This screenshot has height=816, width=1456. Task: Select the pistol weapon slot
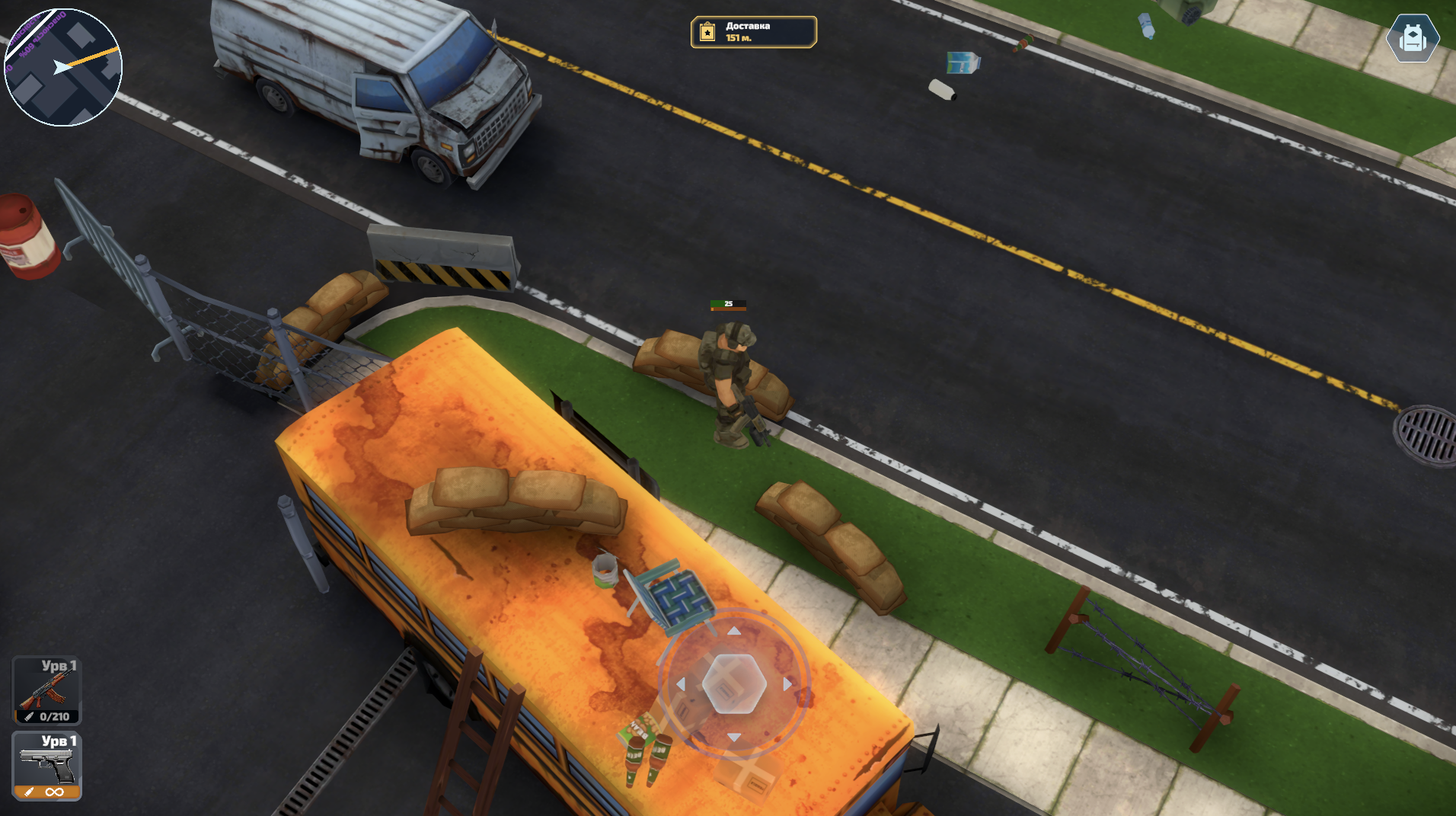(46, 766)
